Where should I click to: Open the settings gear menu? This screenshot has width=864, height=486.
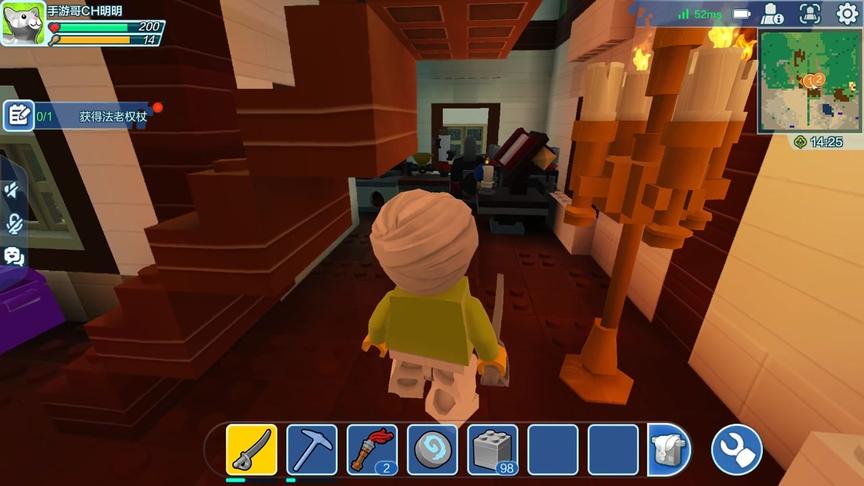[847, 13]
